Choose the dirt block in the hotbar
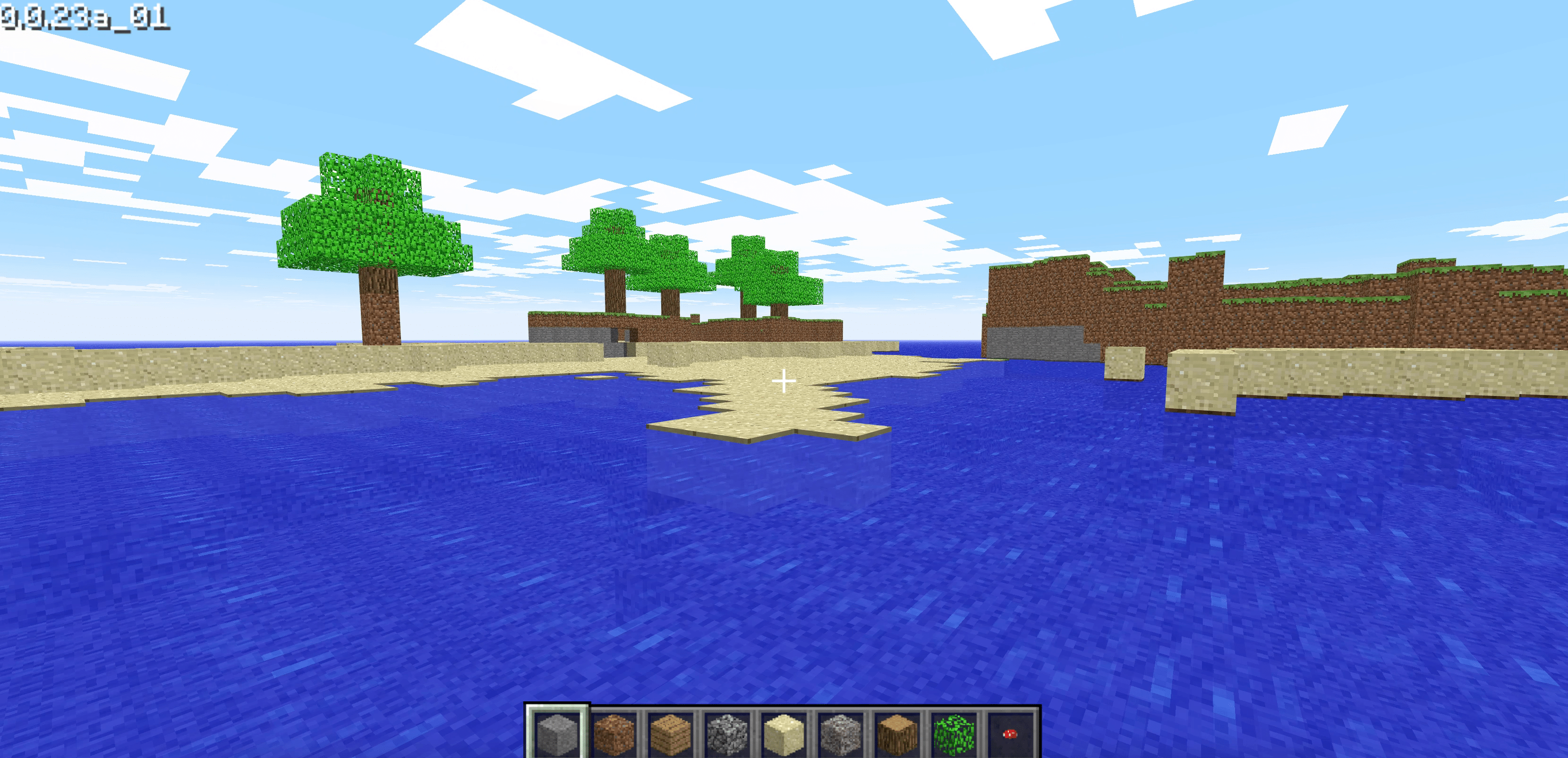Screen dimensions: 1568x758 pyautogui.click(x=614, y=733)
